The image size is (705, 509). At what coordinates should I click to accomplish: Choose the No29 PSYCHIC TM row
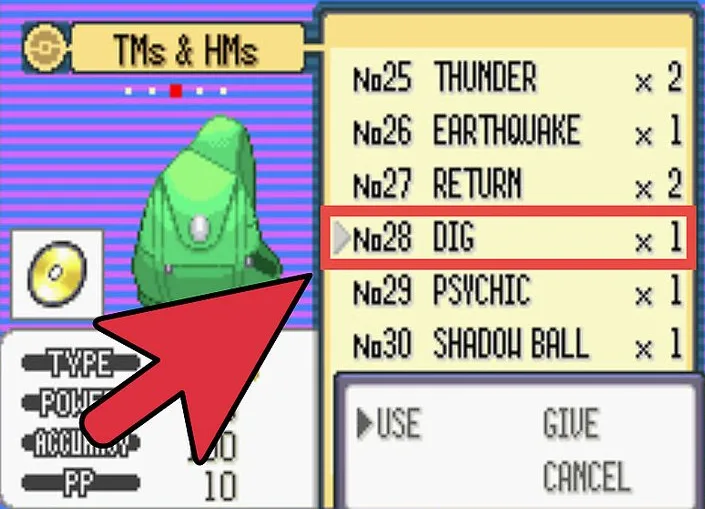pyautogui.click(x=516, y=292)
